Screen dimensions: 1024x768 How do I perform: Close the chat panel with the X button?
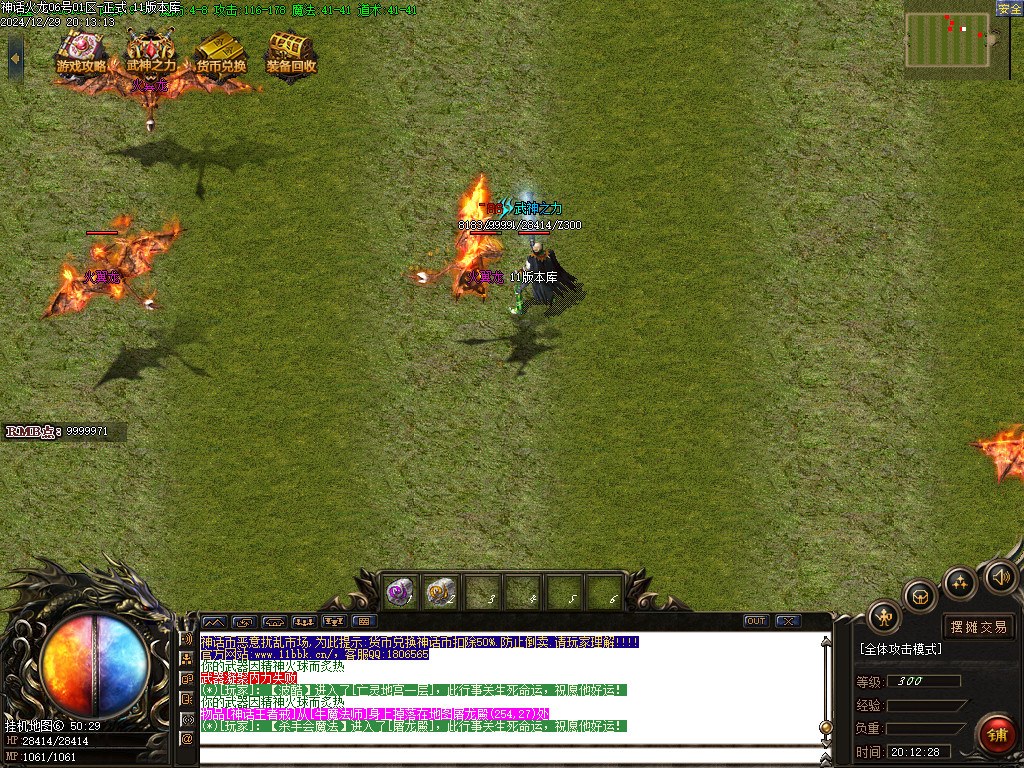[x=788, y=621]
